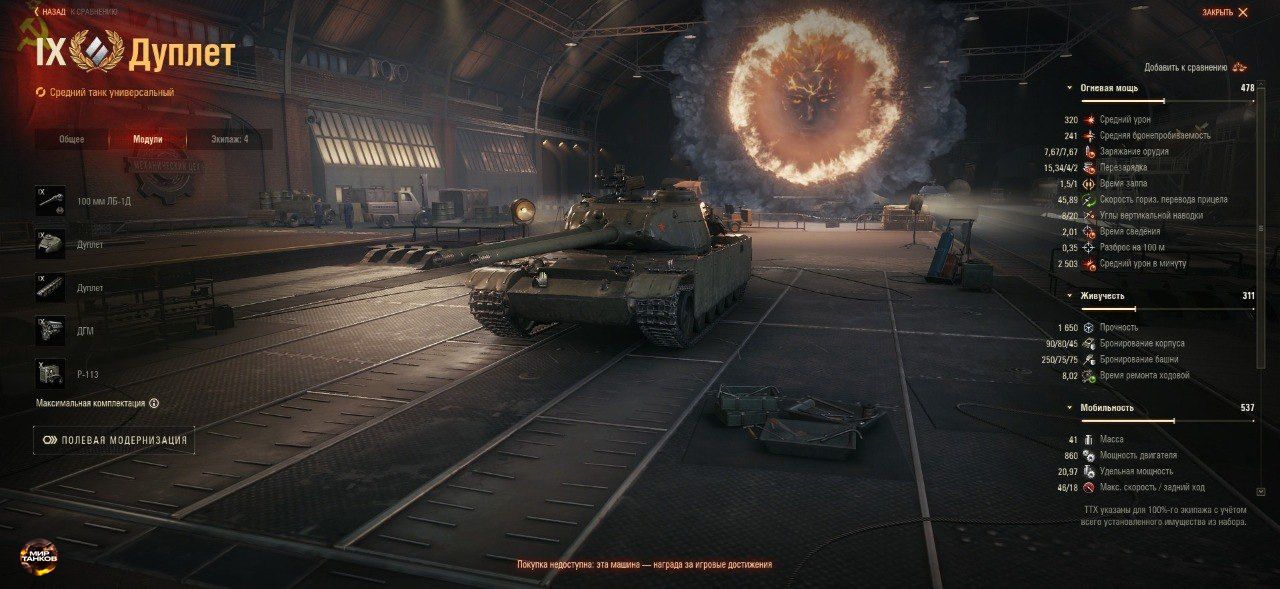This screenshot has height=589, width=1280.
Task: Choose the ДГМ engine module
Action: [x=50, y=331]
